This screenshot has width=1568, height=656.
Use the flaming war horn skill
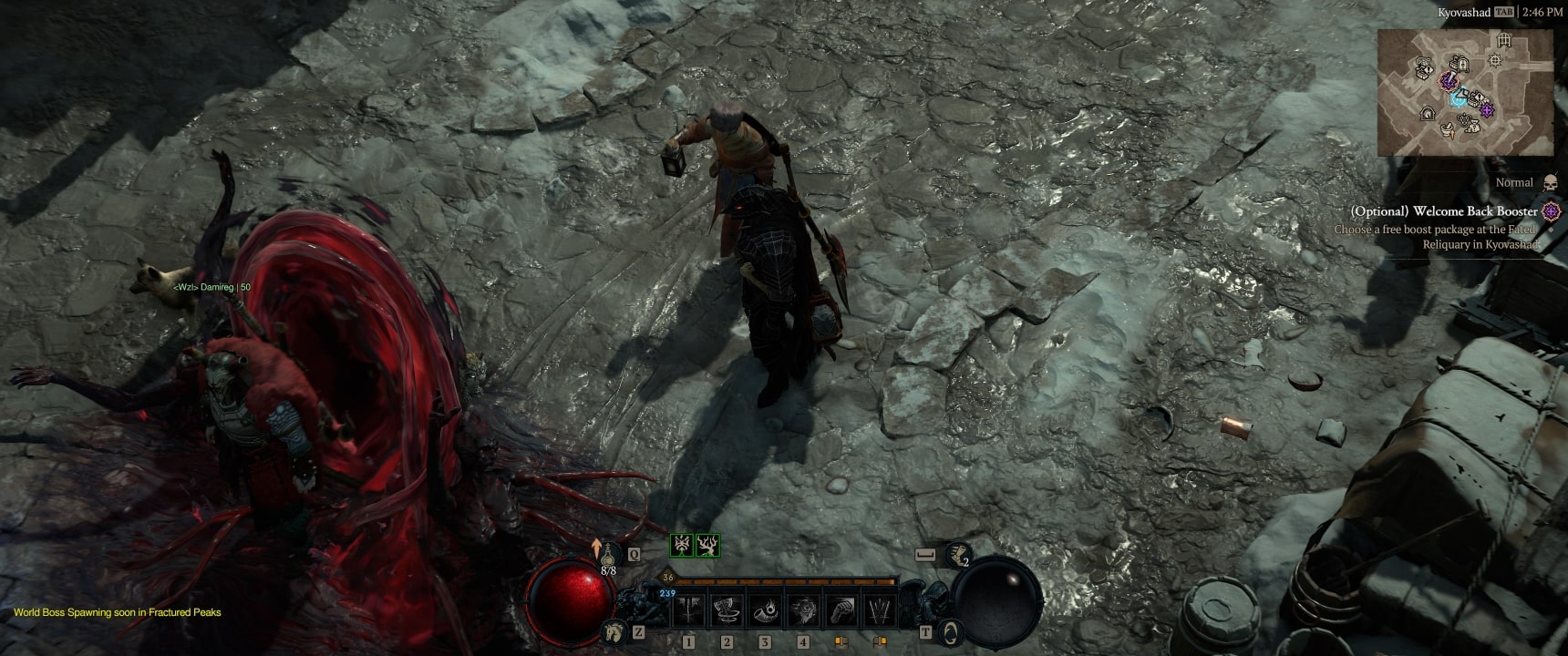click(766, 610)
